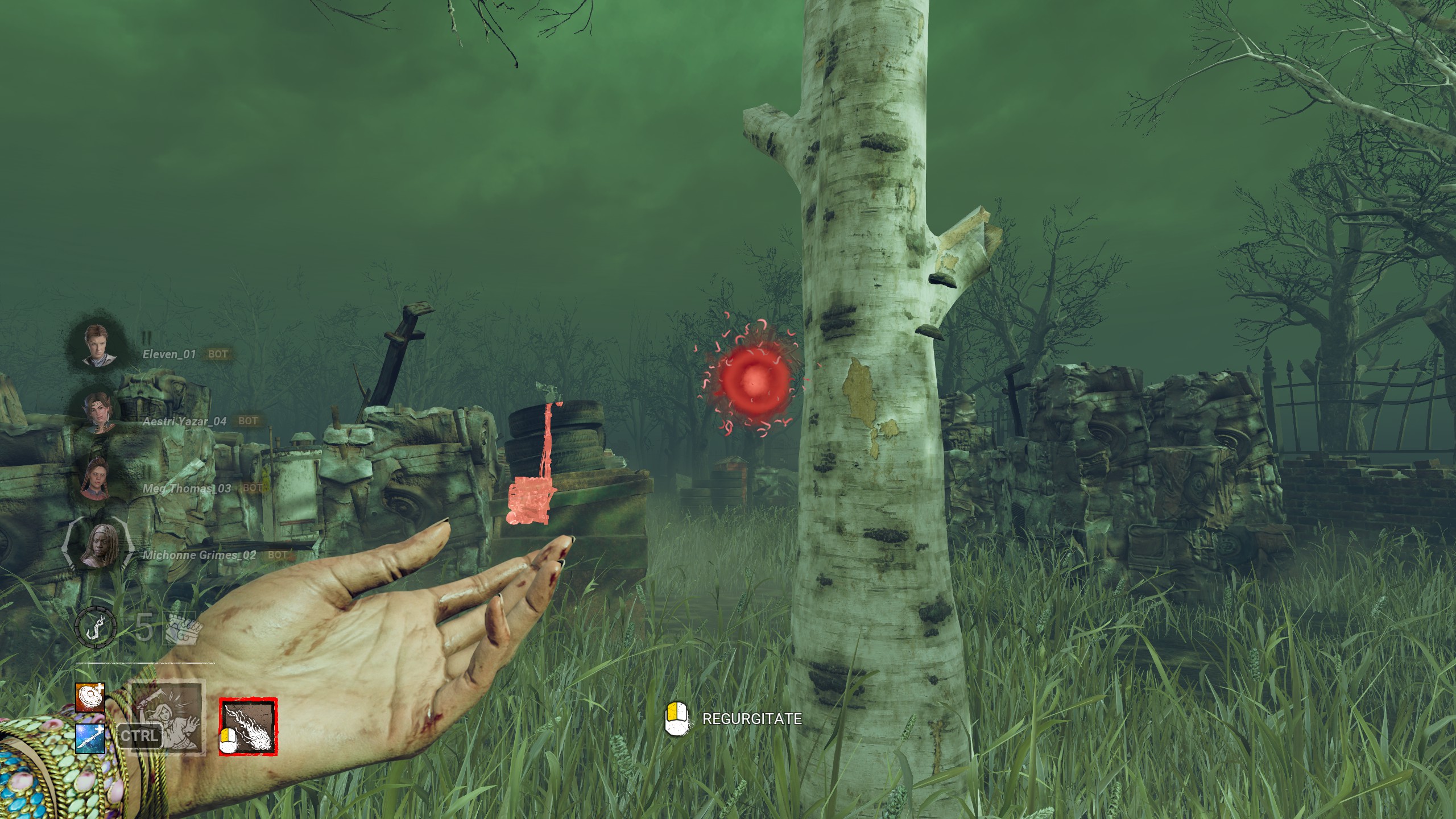Select Eleven_01's survivor portrait
This screenshot has width=1456, height=819.
(100, 345)
